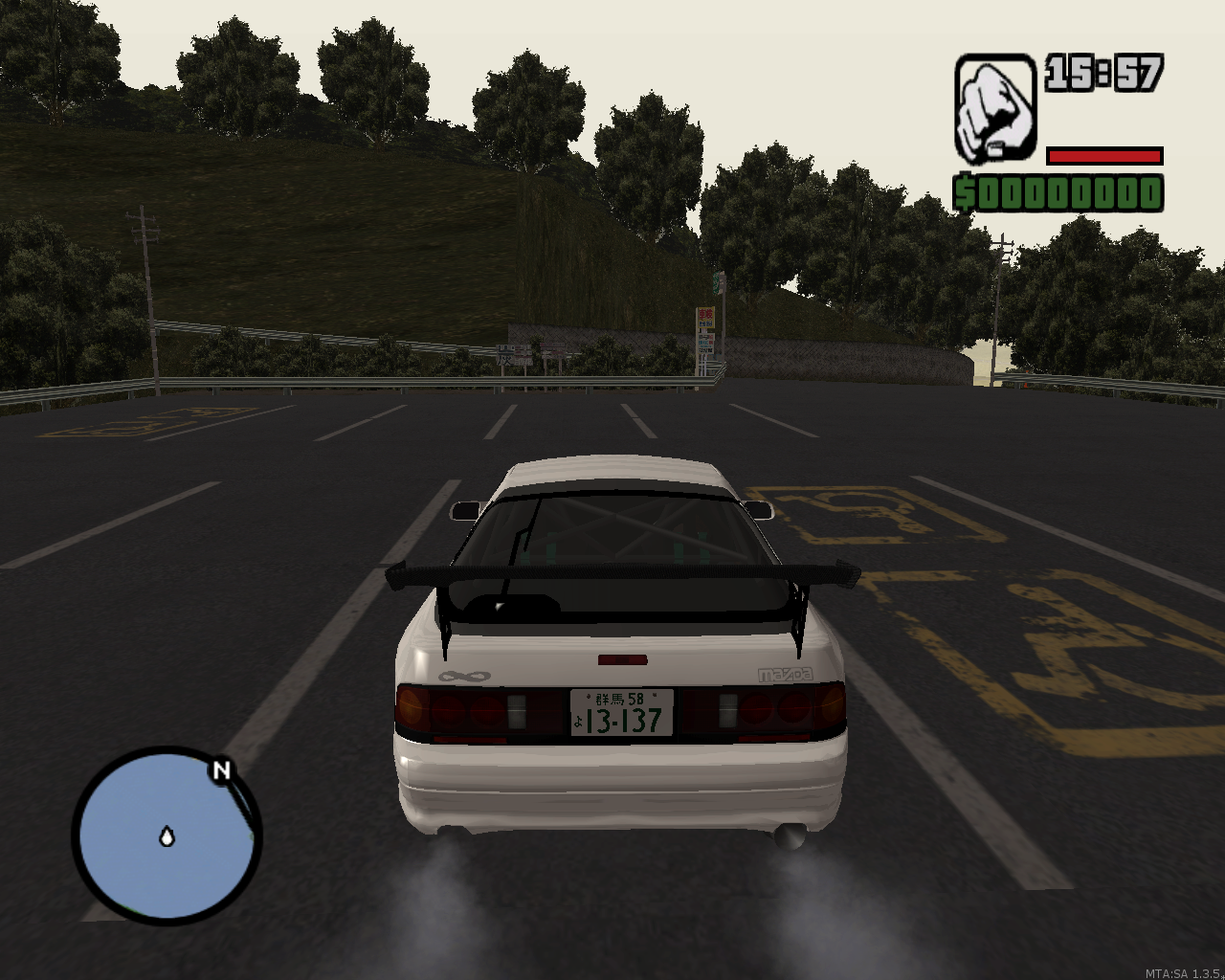
Task: Select the white player blip on the radar
Action: pos(167,837)
